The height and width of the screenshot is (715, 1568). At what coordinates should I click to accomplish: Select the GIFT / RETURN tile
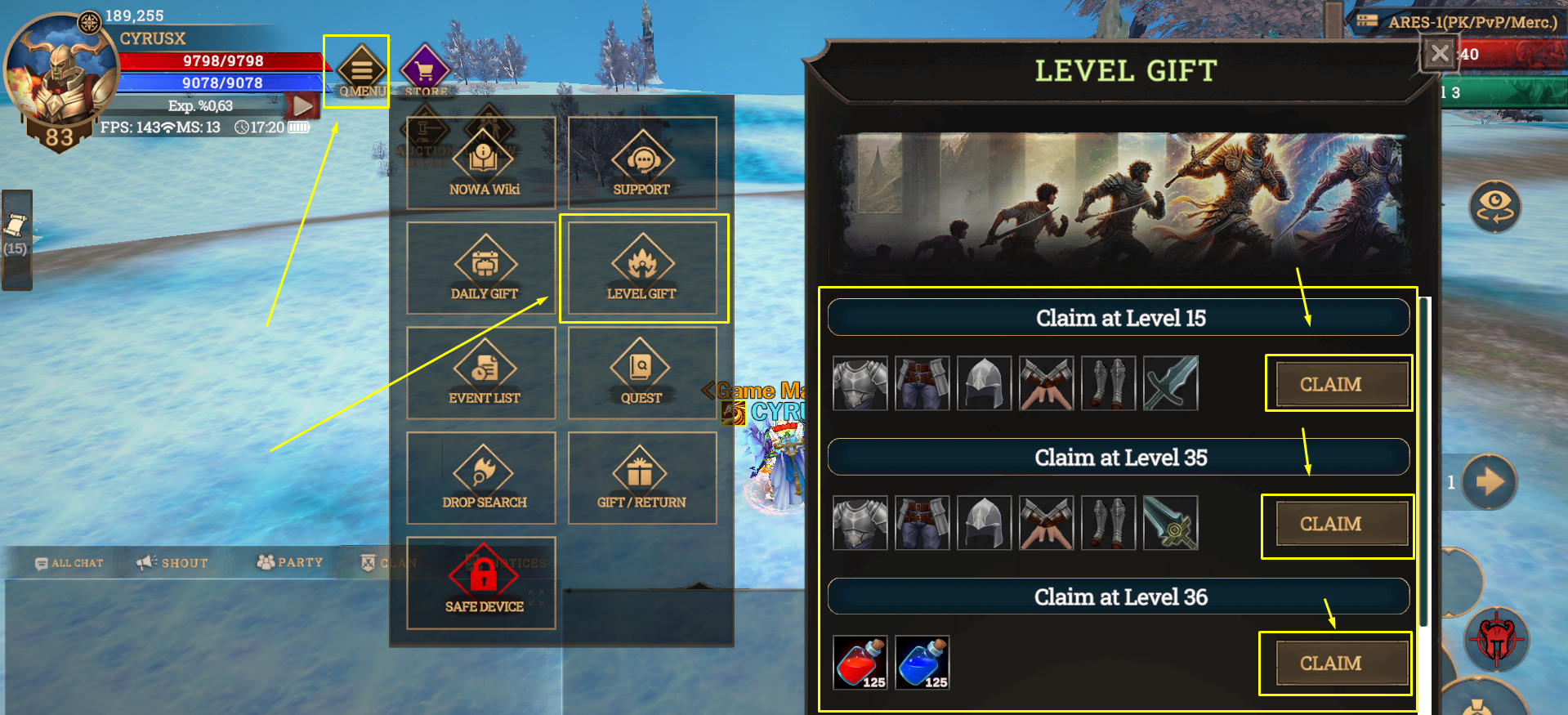point(642,477)
